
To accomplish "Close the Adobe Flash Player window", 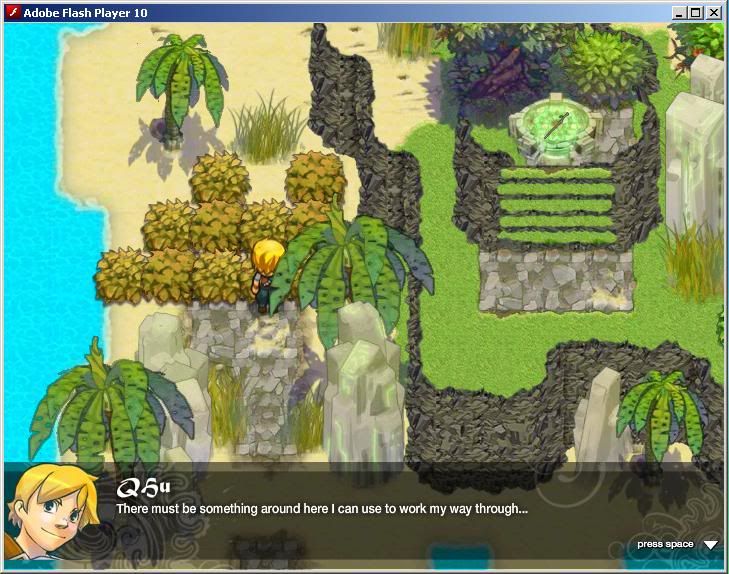I will click(713, 13).
